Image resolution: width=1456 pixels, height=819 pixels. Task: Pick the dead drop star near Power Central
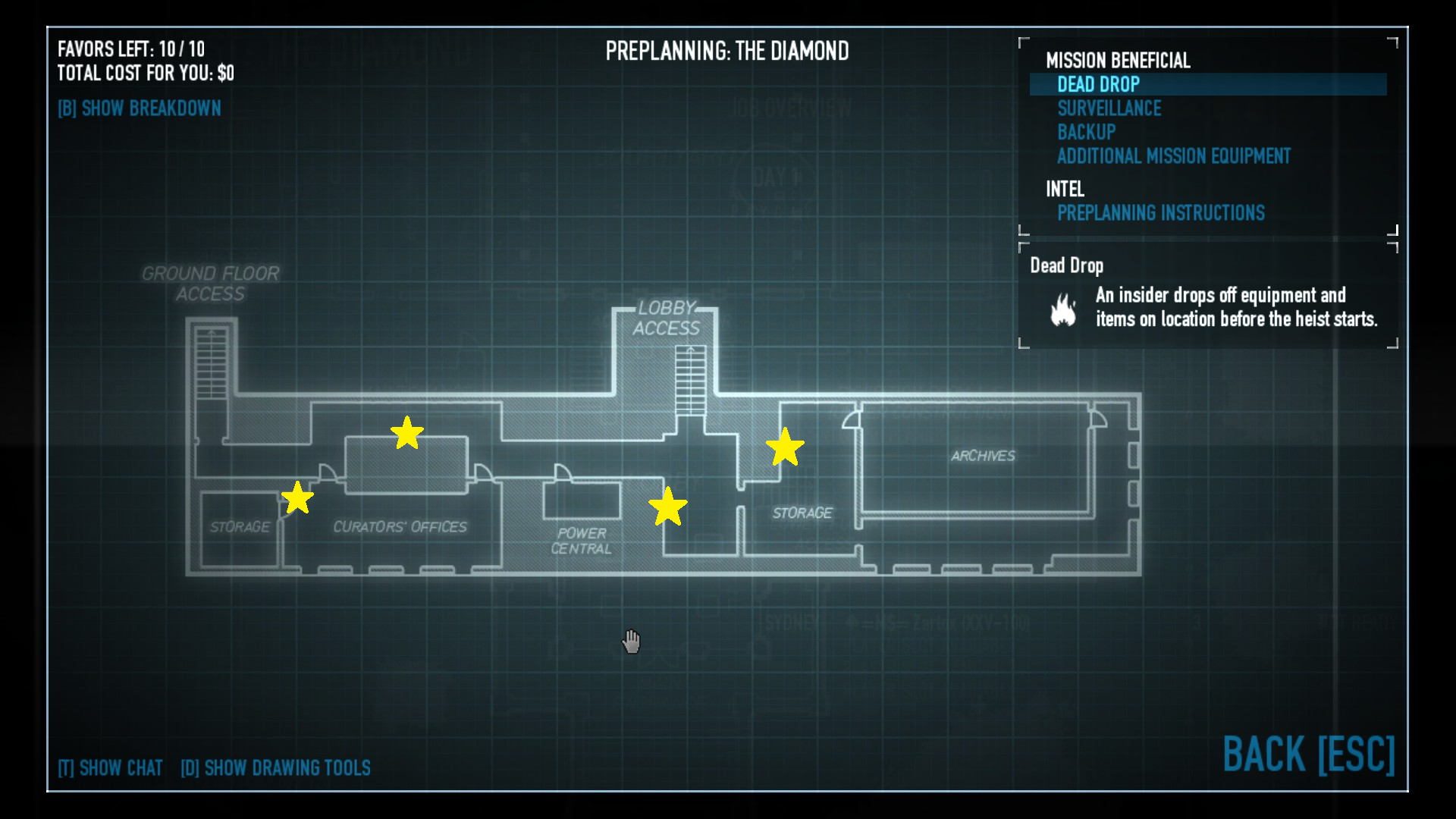(667, 507)
